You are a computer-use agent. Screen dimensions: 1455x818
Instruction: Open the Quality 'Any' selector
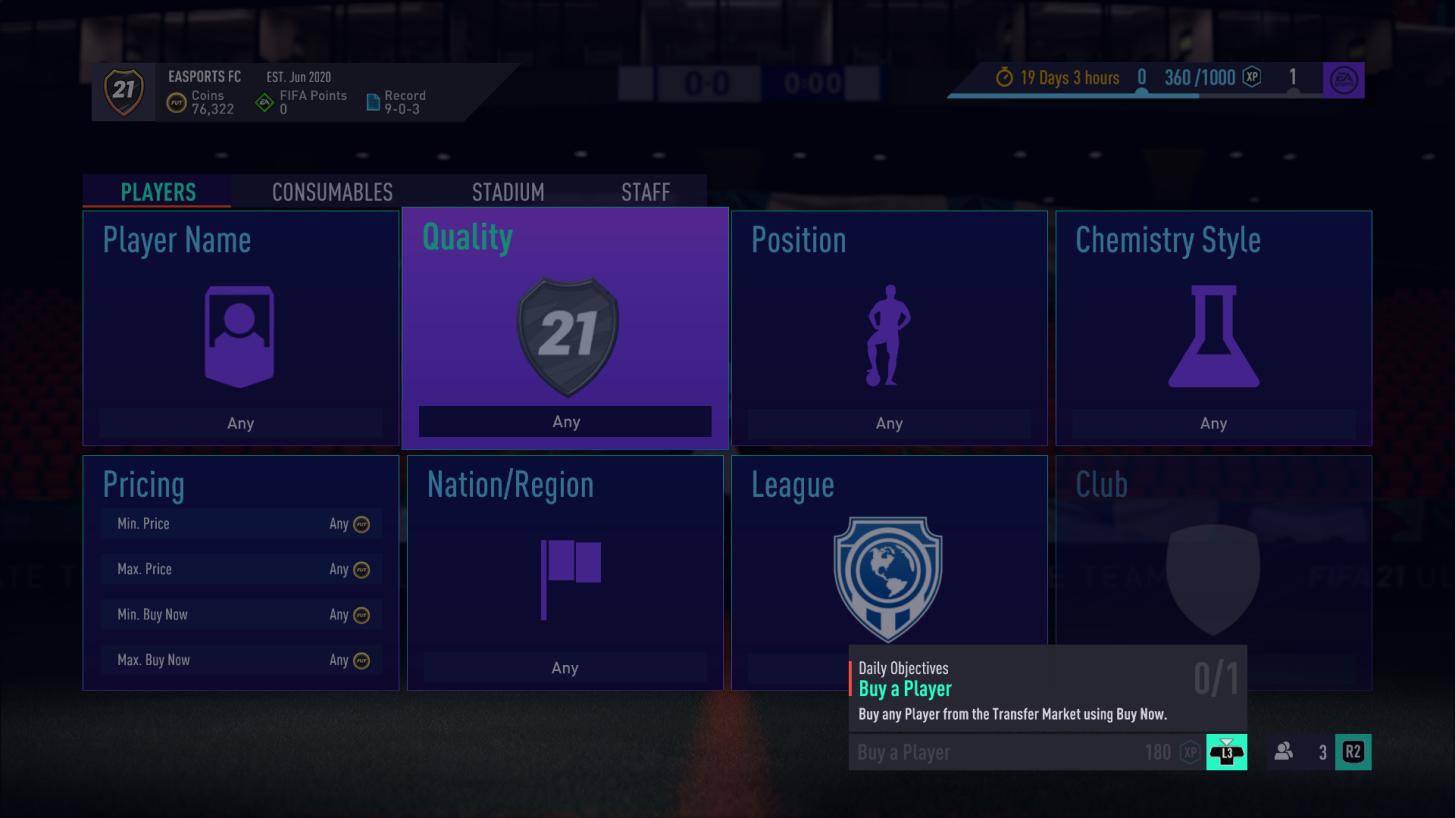[566, 421]
